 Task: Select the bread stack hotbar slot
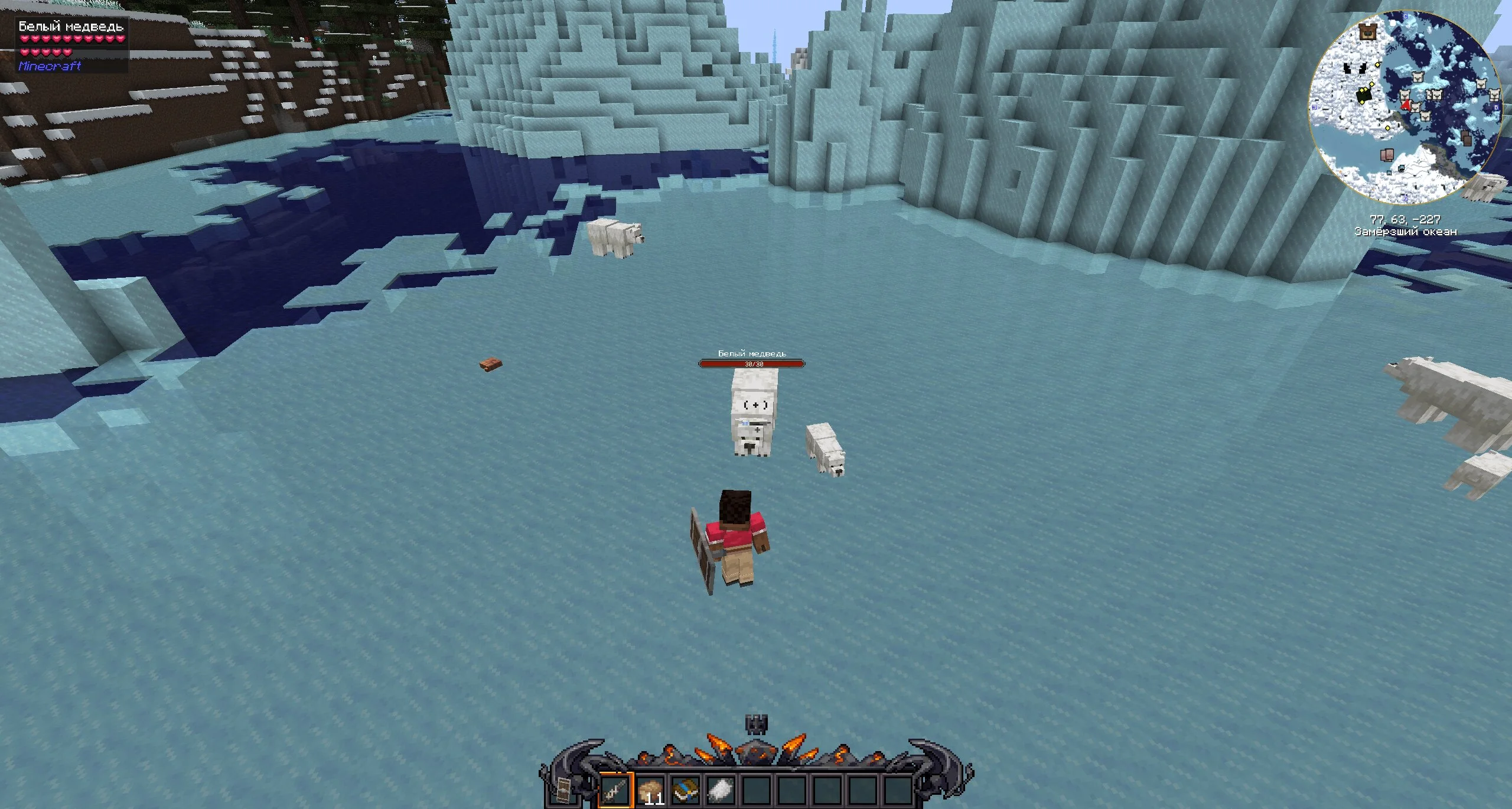point(650,789)
